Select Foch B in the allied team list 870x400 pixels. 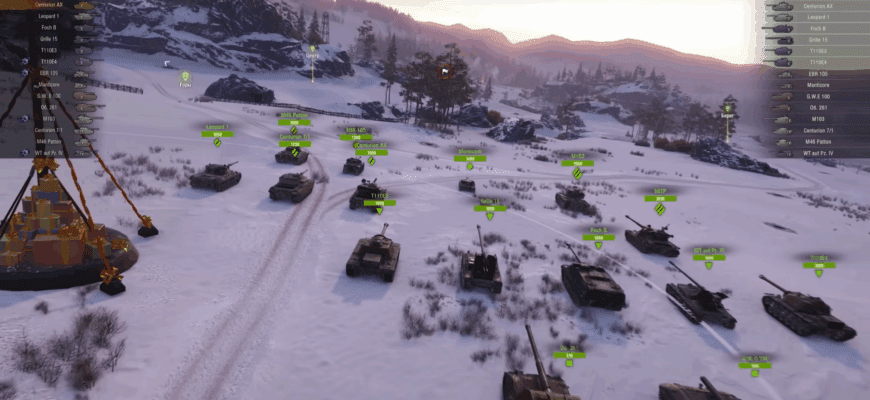click(48, 28)
